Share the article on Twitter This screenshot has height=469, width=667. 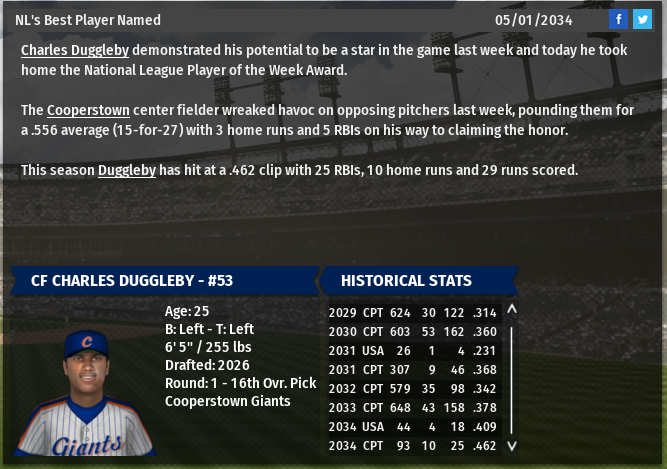tap(641, 19)
